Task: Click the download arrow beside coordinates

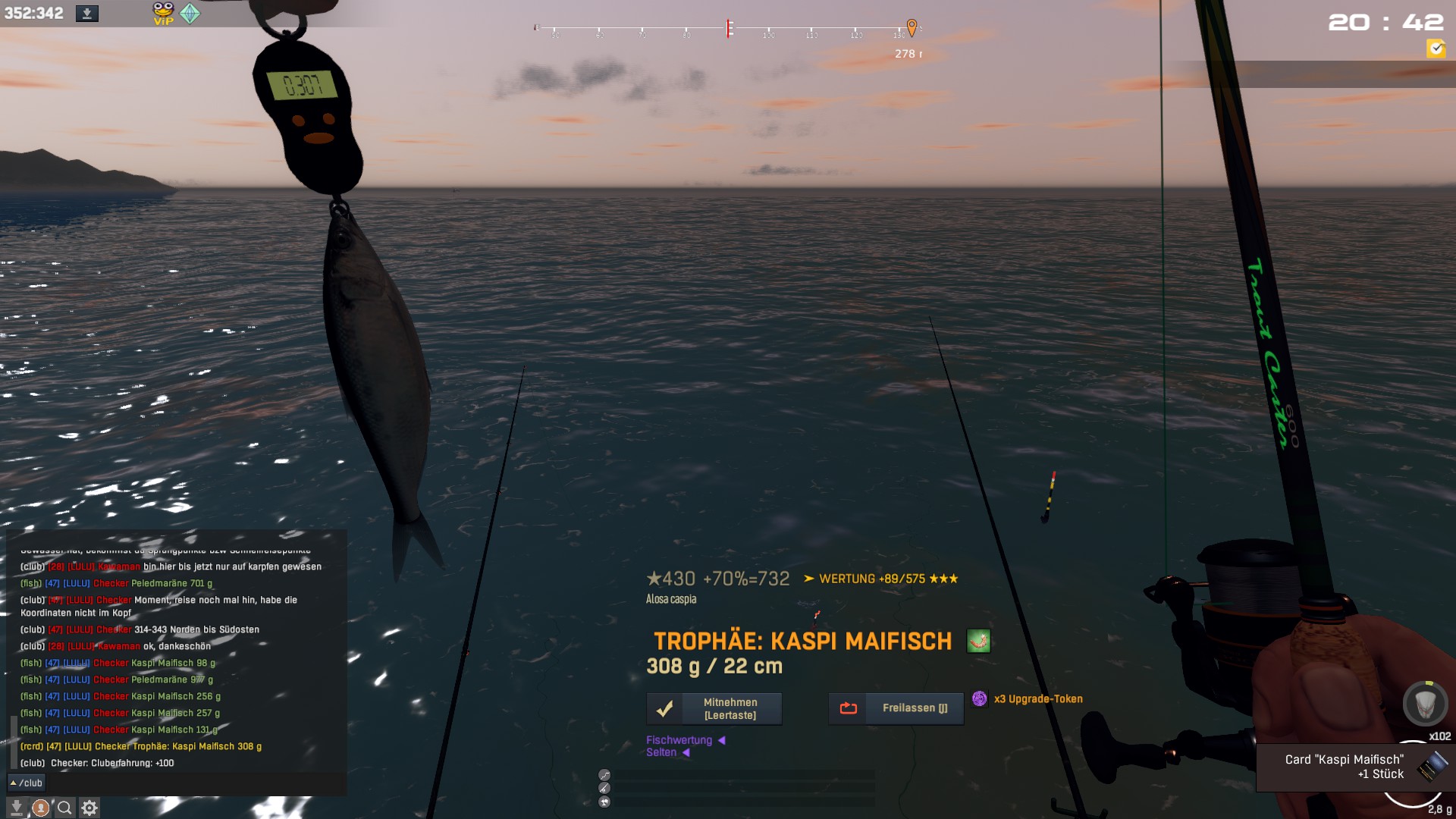Action: point(86,14)
